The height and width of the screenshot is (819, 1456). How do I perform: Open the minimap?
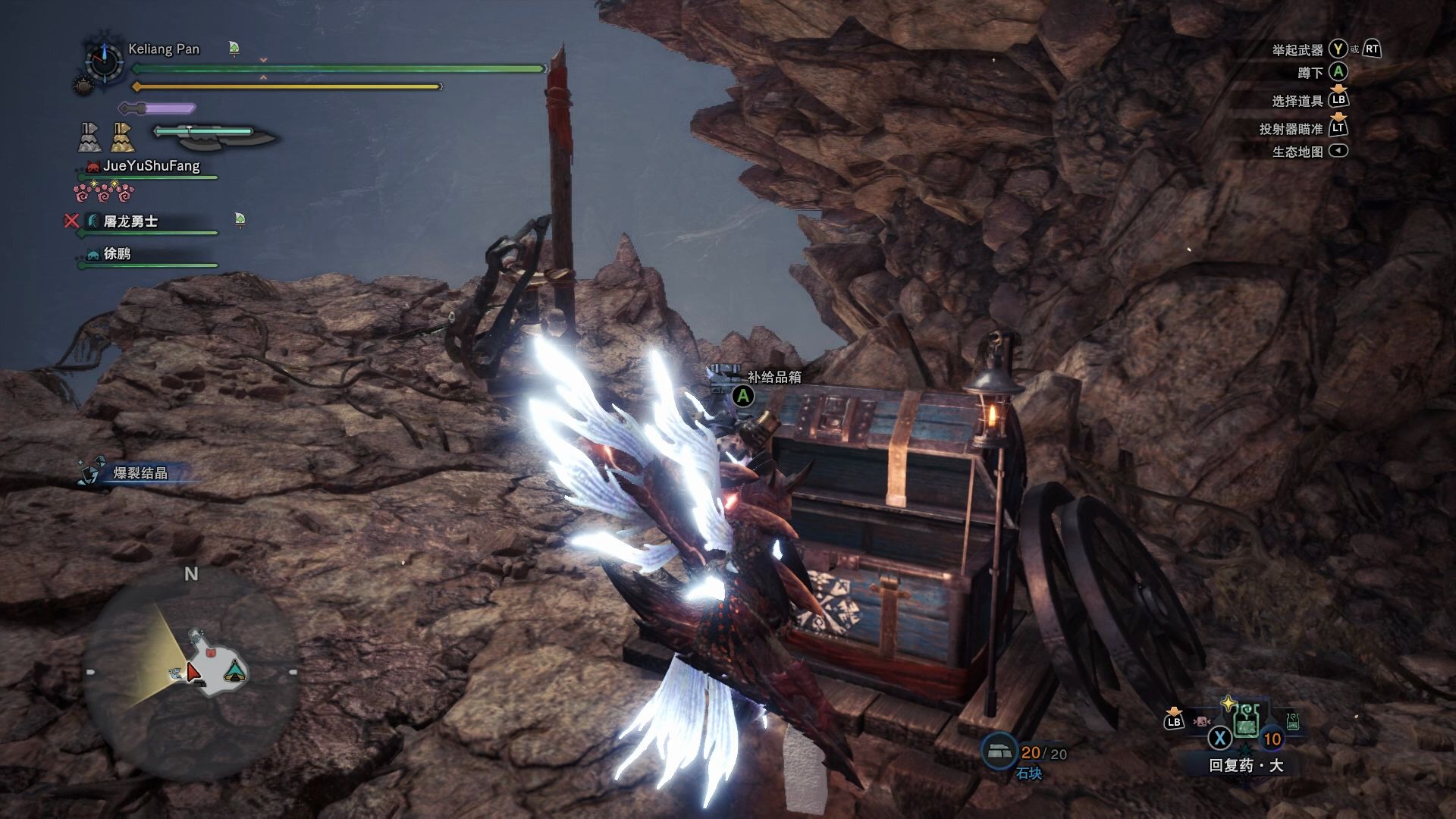190,673
